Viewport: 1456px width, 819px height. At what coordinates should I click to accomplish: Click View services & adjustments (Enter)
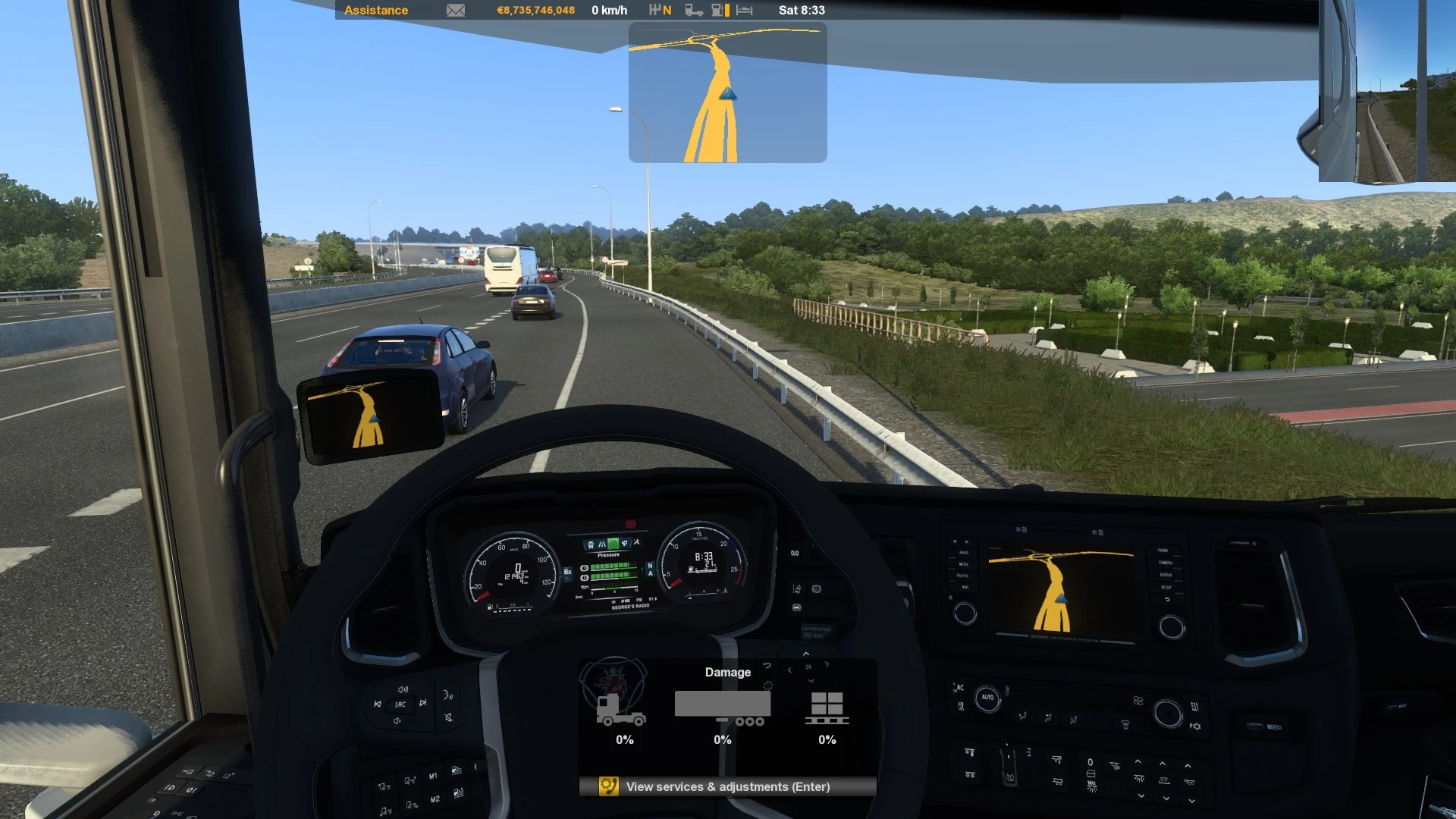pos(726,786)
